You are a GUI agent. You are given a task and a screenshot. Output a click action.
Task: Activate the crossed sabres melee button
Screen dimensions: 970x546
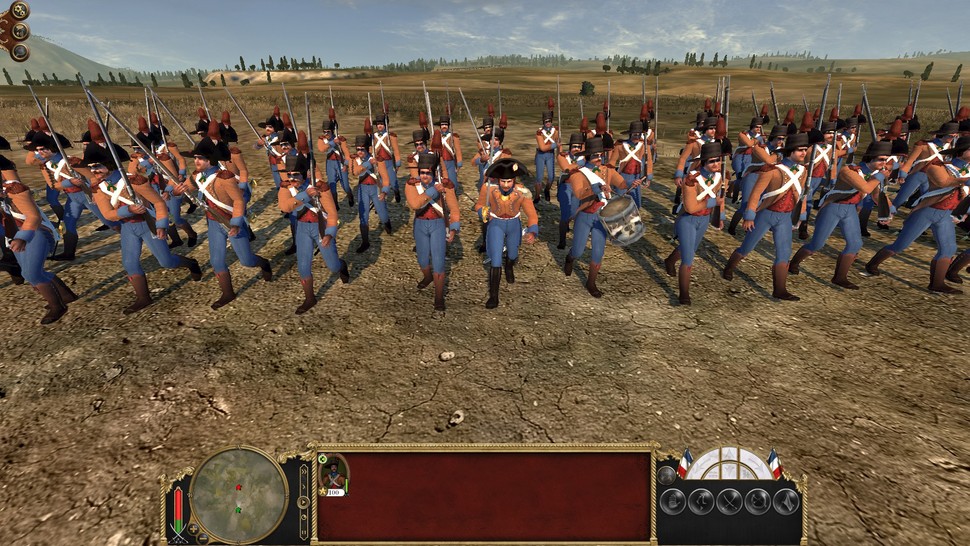[x=729, y=501]
